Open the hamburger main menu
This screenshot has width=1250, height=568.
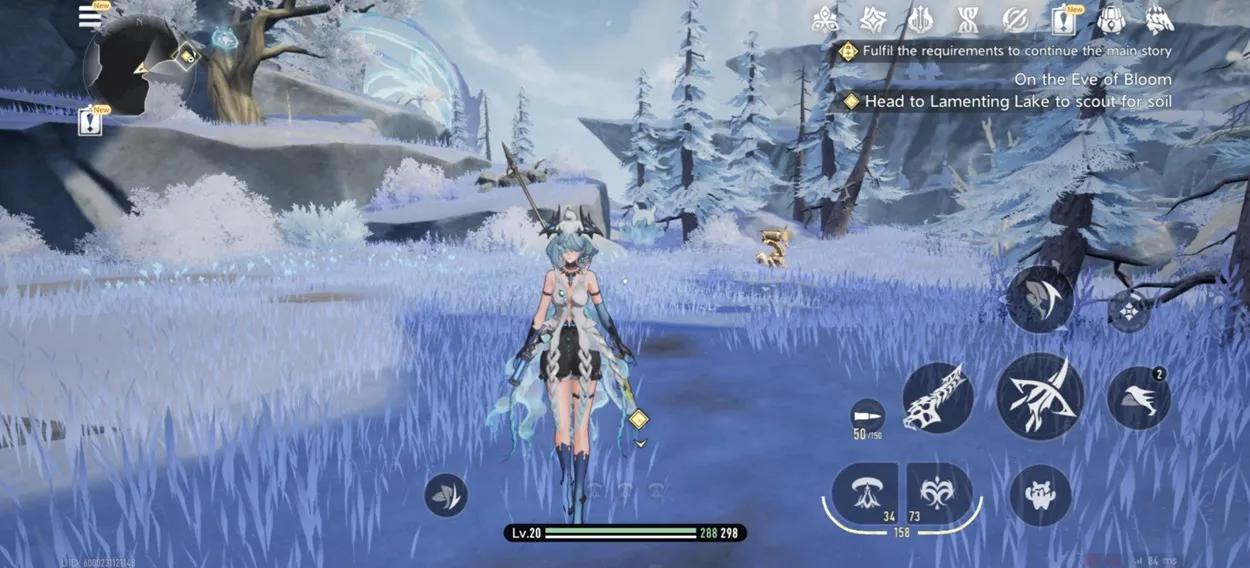[91, 17]
